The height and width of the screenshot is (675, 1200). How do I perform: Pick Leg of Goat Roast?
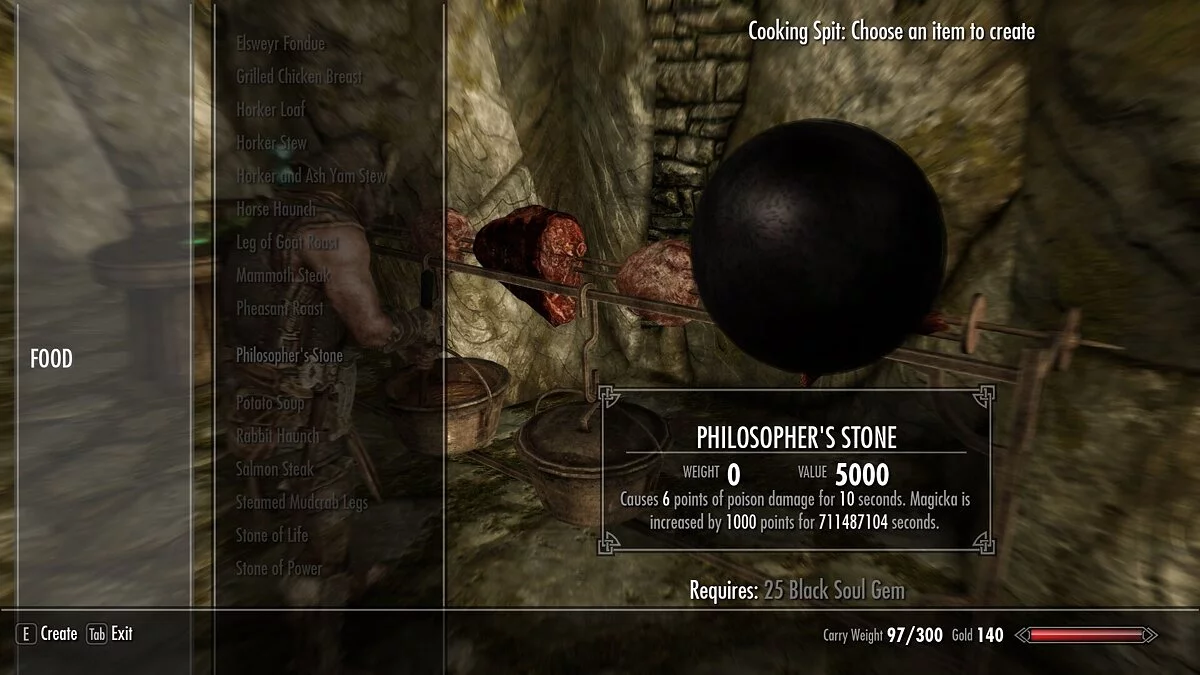pos(287,243)
